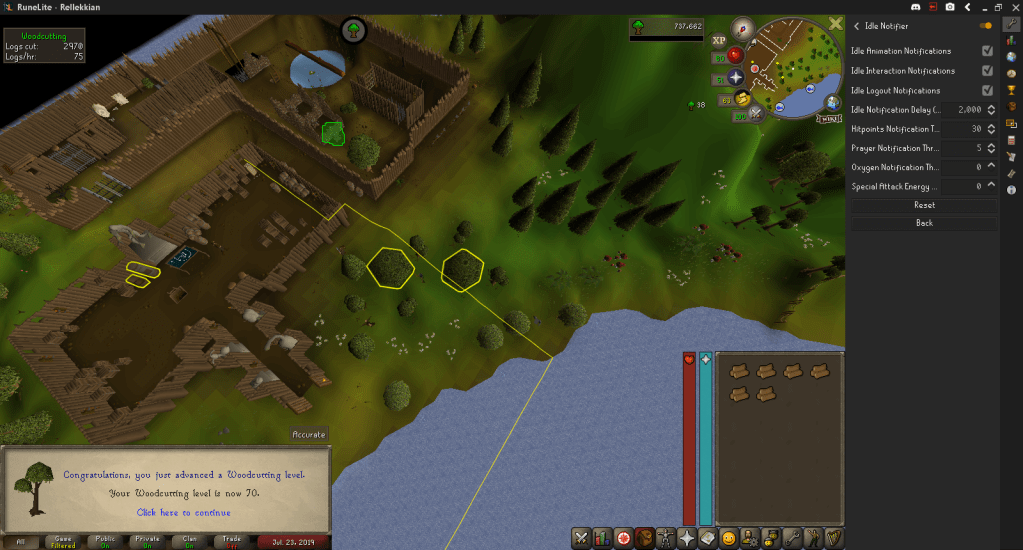
Task: Go back from Idle Notifier panel
Action: coord(924,223)
